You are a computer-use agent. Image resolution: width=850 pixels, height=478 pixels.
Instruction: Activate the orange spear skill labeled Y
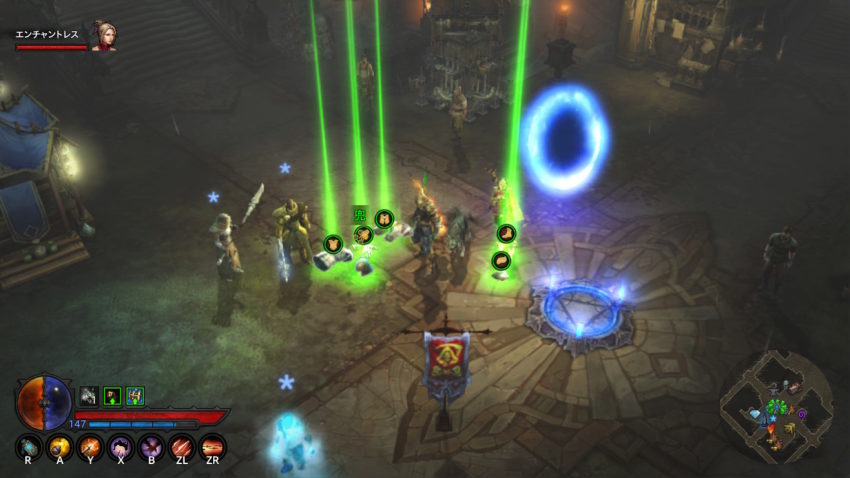point(91,446)
